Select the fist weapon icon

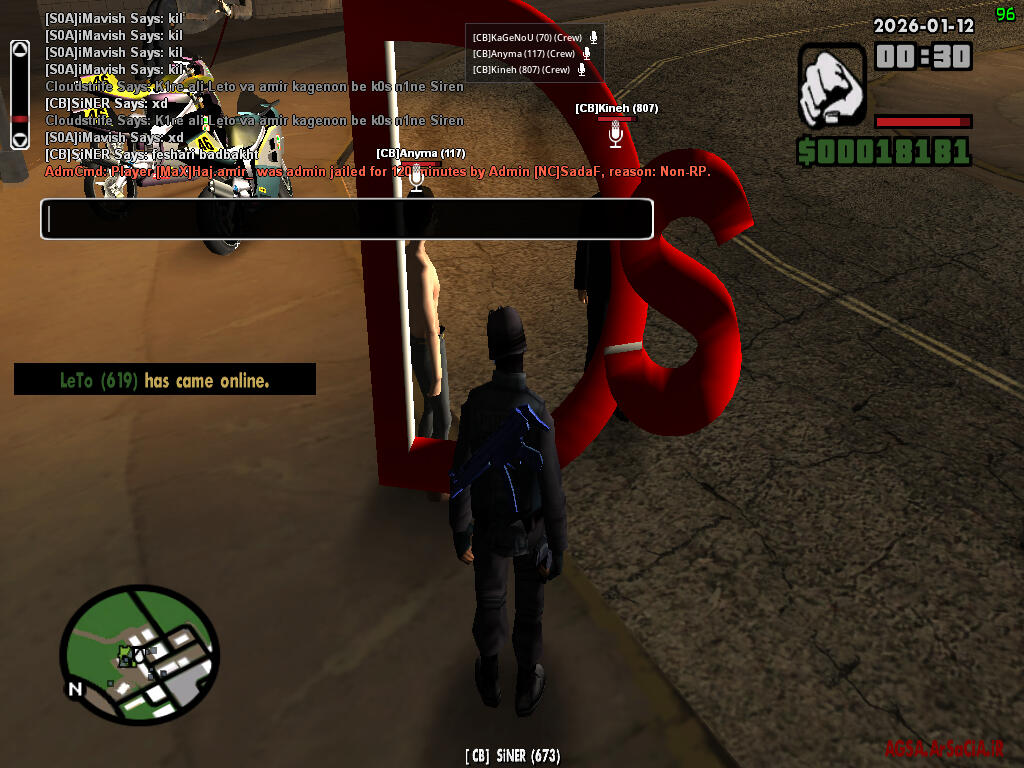[x=832, y=86]
